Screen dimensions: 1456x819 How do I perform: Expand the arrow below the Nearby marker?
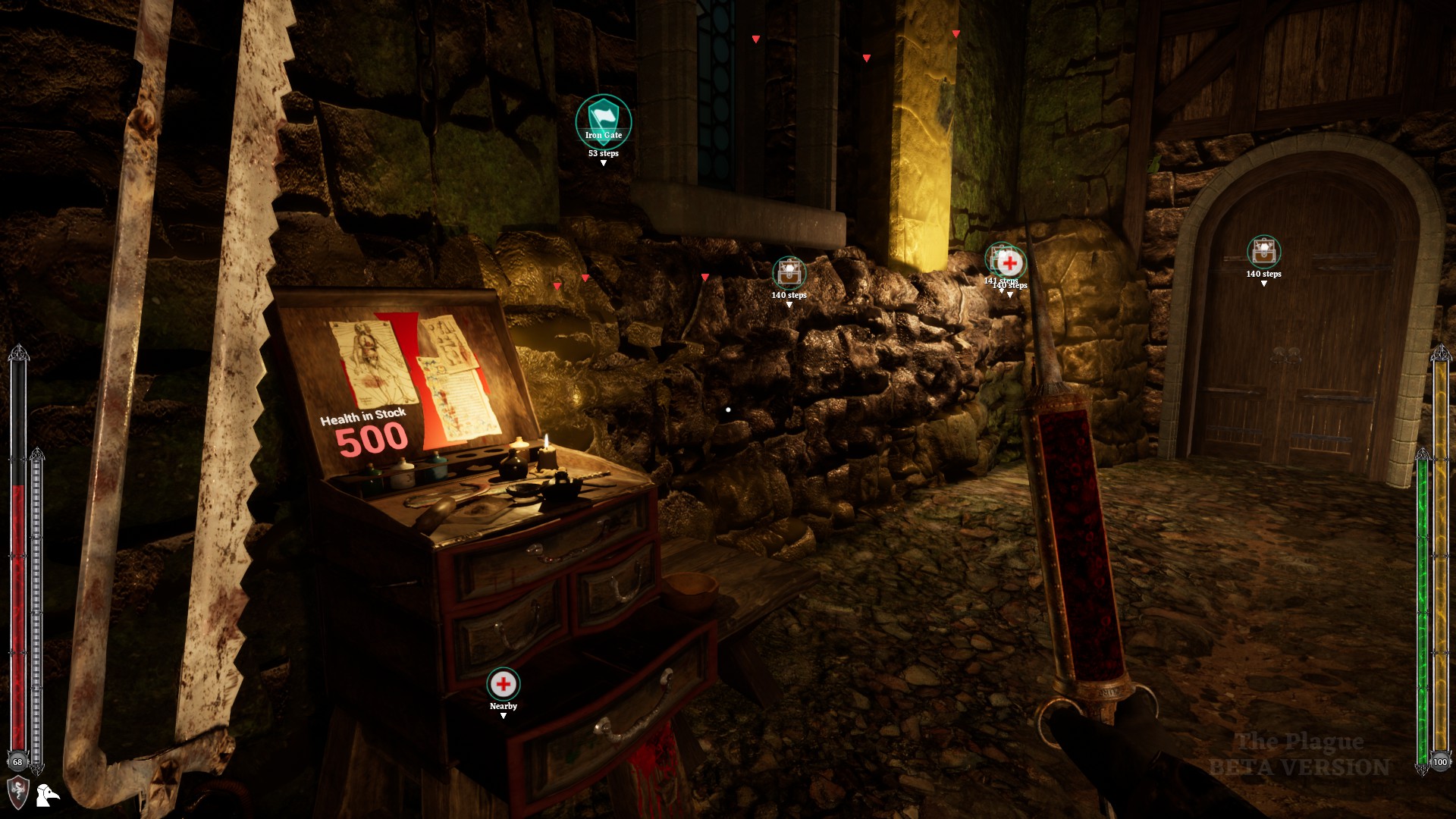(504, 717)
